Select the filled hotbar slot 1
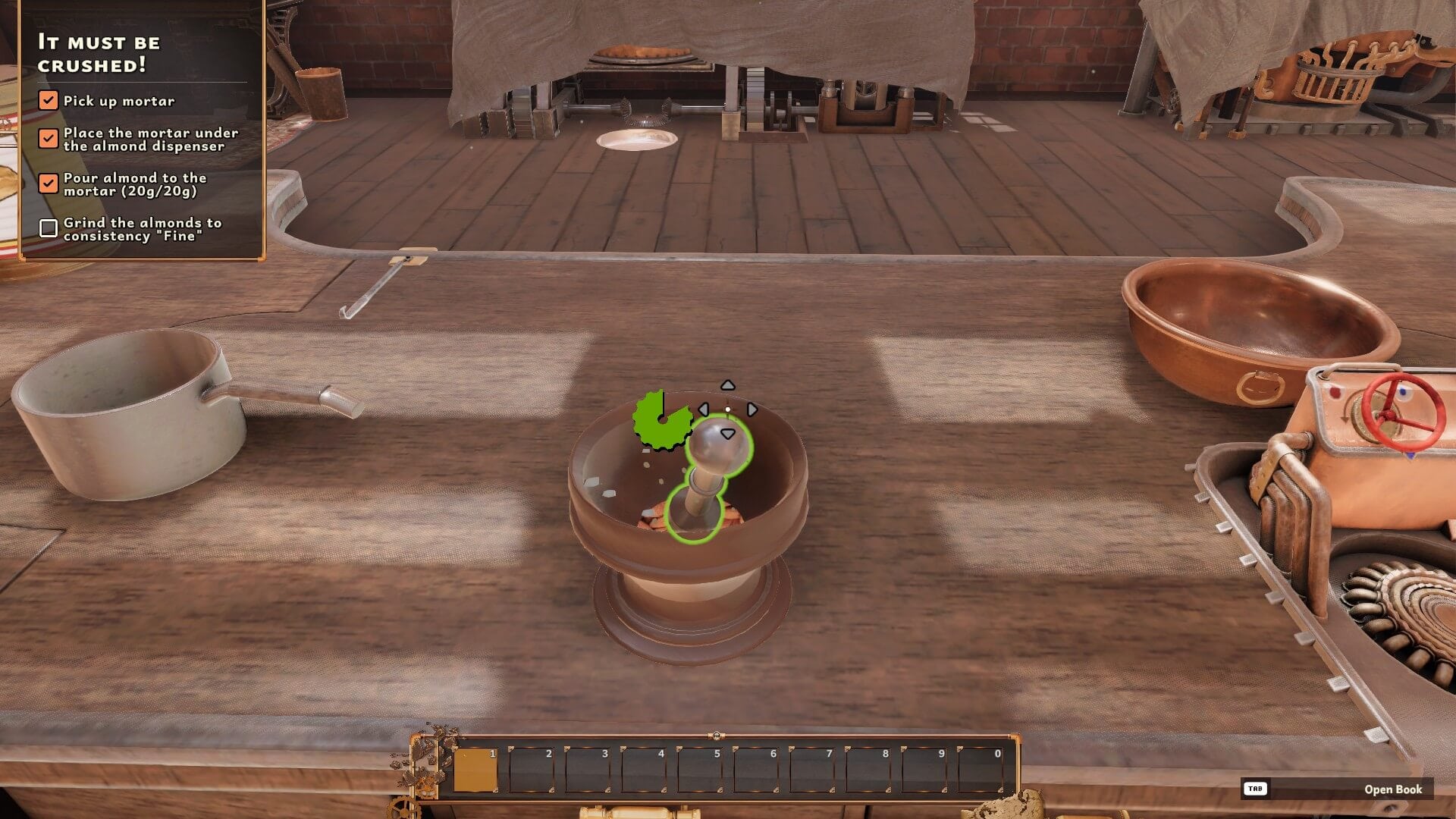This screenshot has width=1456, height=819. click(x=475, y=770)
